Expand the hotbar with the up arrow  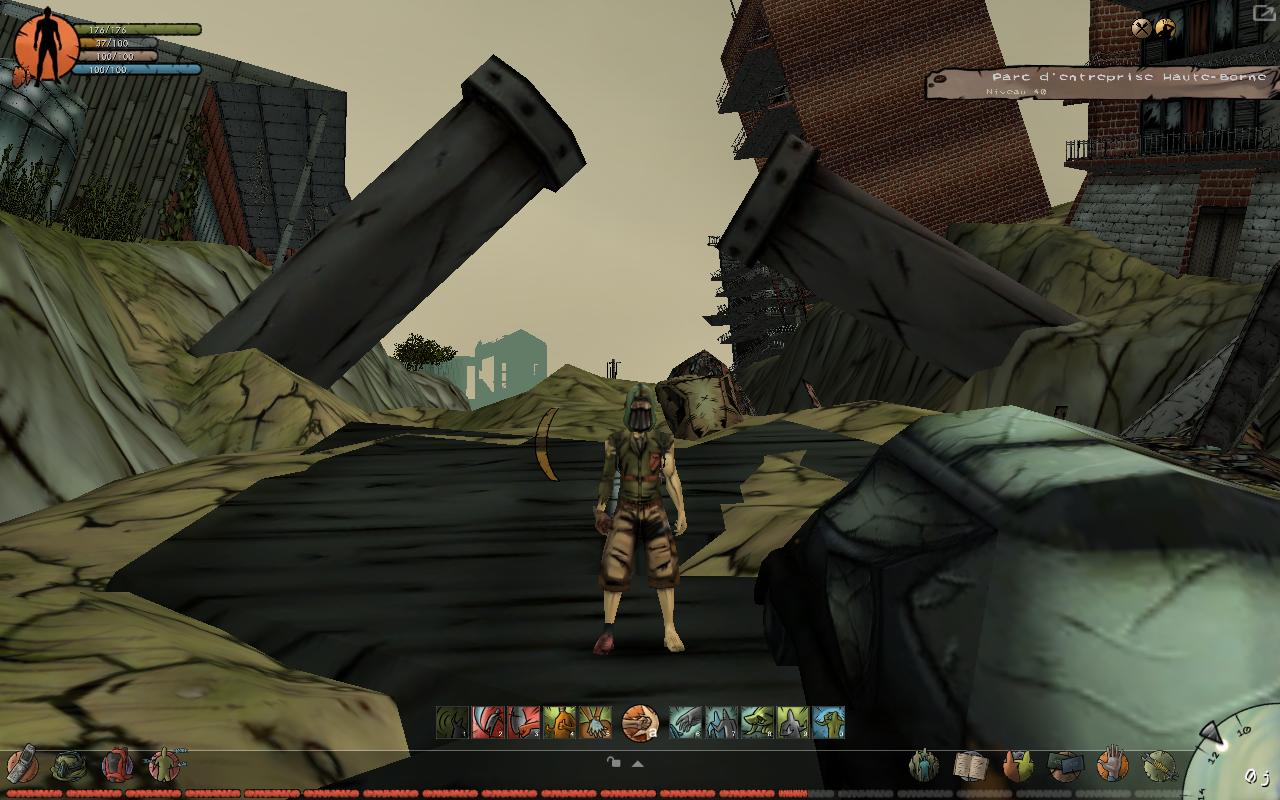[637, 763]
